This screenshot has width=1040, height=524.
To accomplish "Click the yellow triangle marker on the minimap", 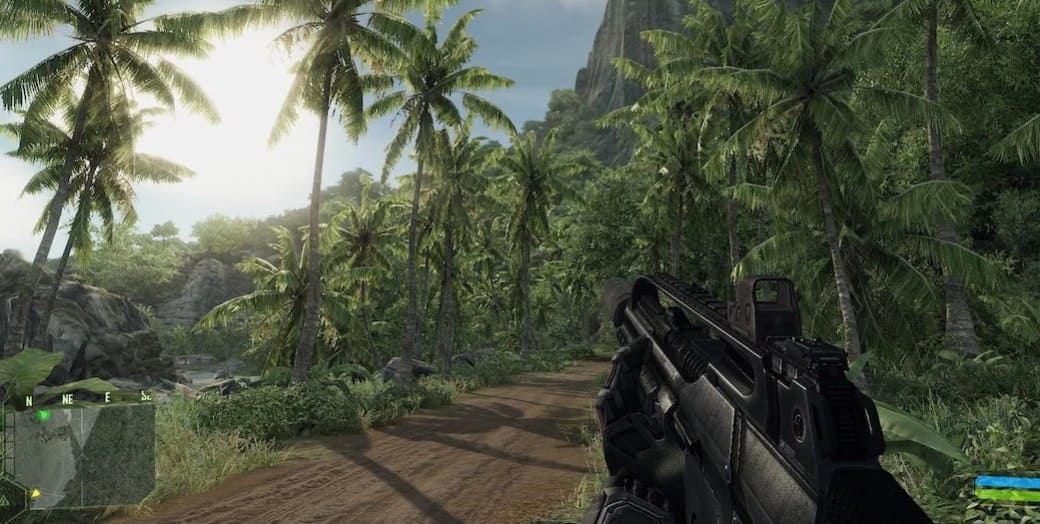I will pyautogui.click(x=35, y=493).
